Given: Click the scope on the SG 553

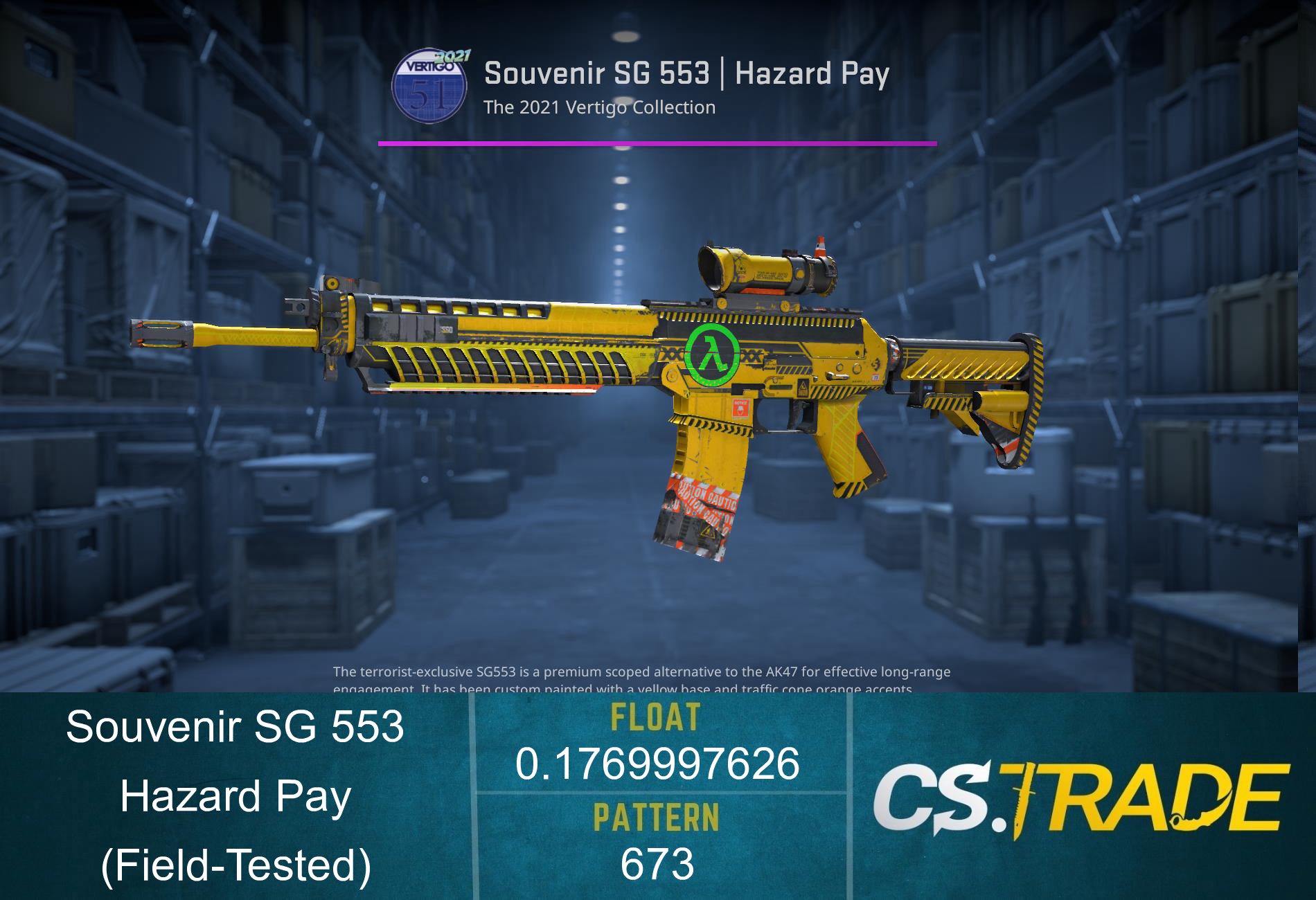Looking at the screenshot, I should (755, 267).
